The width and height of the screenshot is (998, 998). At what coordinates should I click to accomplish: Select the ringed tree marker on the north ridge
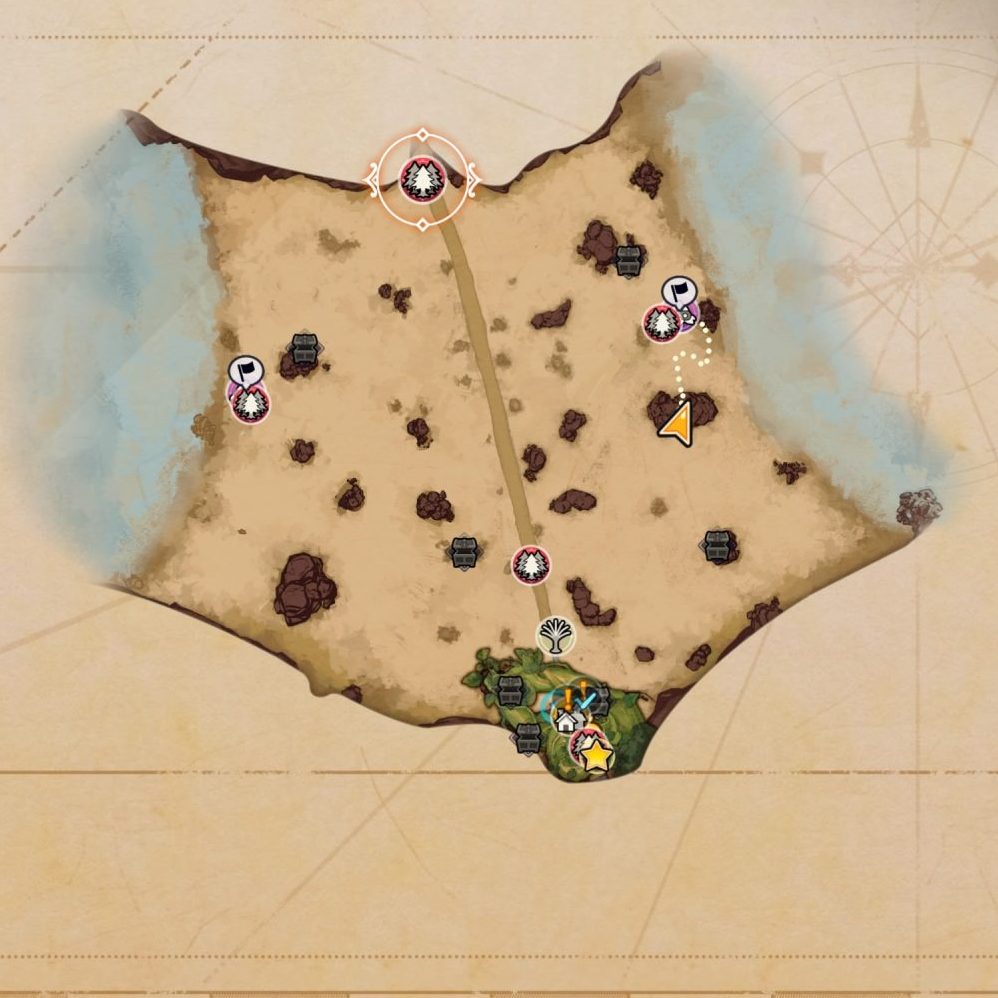(422, 180)
